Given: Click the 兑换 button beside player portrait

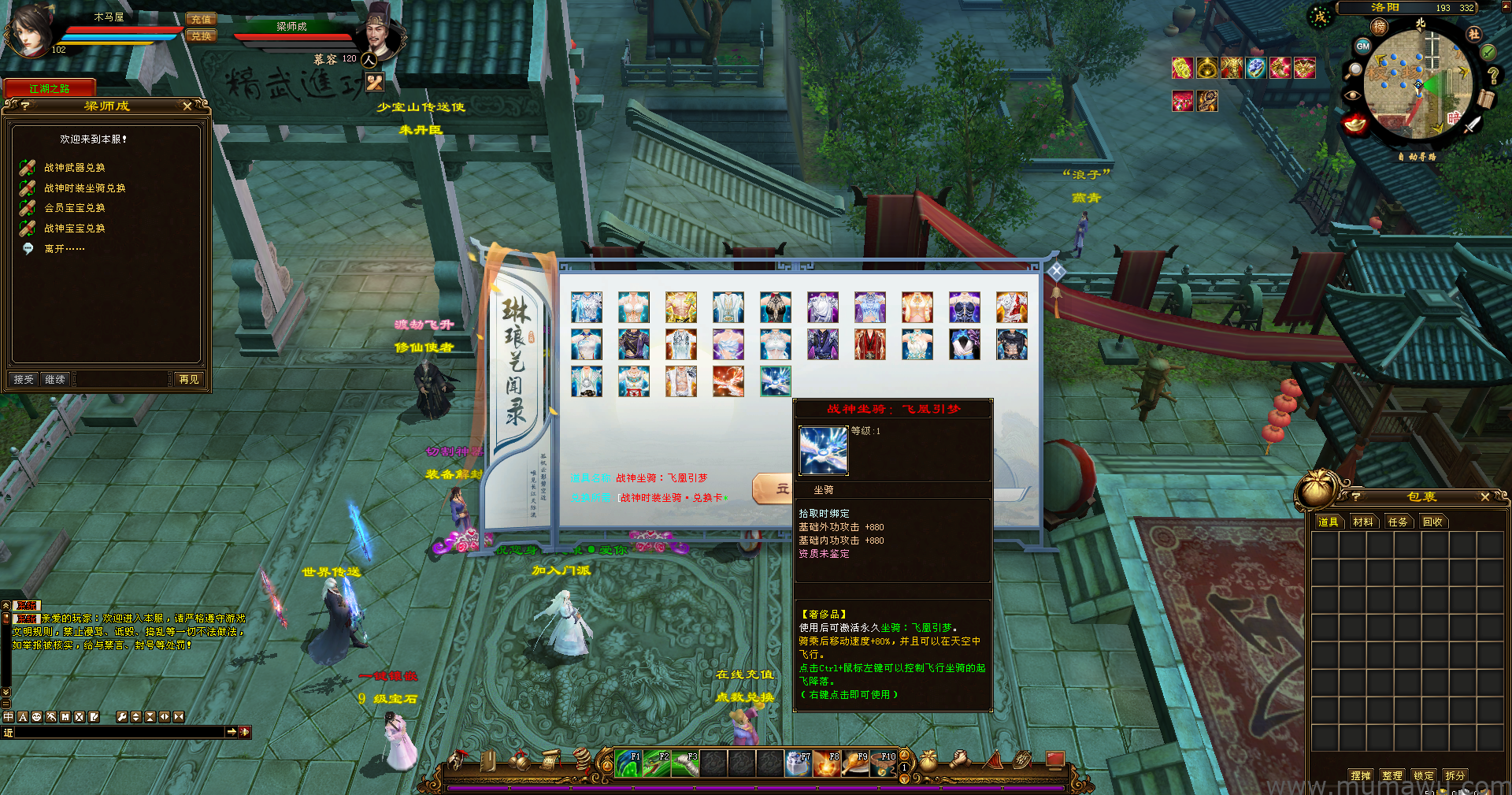Looking at the screenshot, I should tap(201, 36).
